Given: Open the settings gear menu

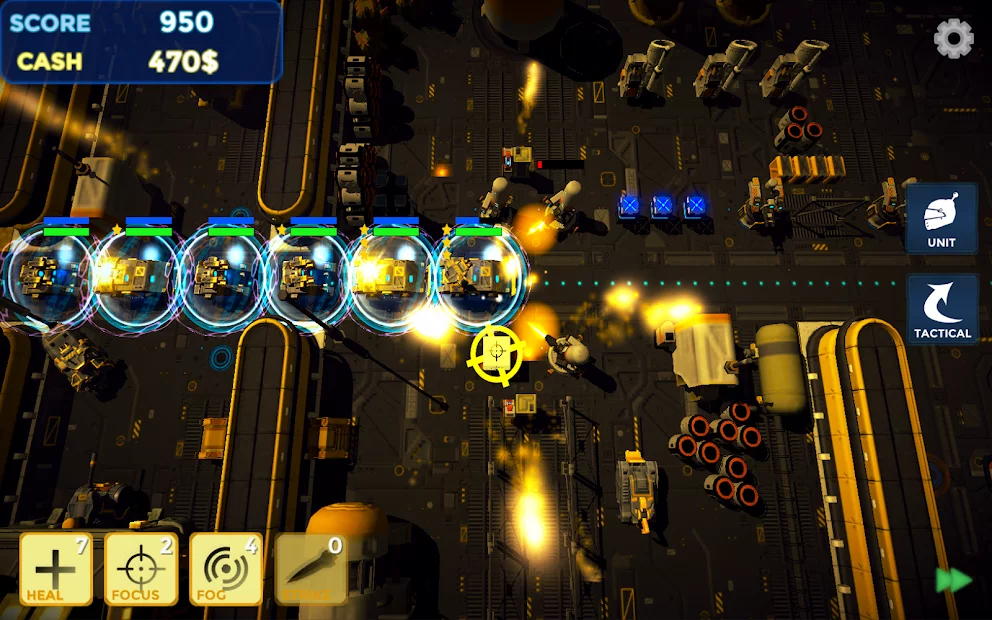Looking at the screenshot, I should coord(953,39).
